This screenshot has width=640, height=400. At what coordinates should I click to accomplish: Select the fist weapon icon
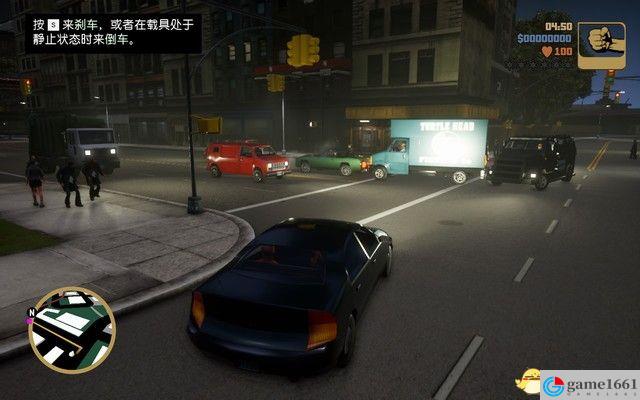[602, 45]
